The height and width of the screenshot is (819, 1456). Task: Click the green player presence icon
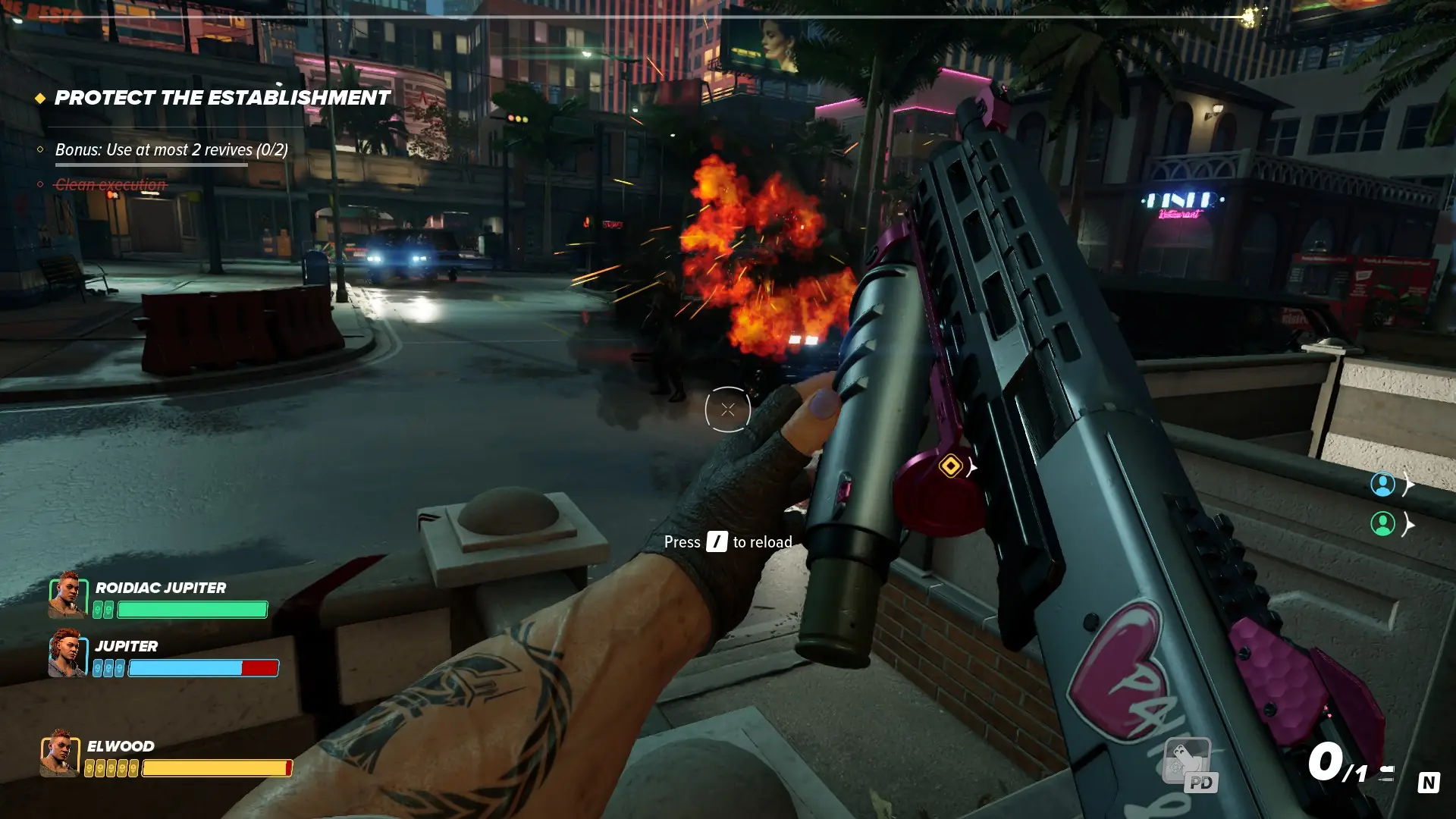(x=1385, y=522)
